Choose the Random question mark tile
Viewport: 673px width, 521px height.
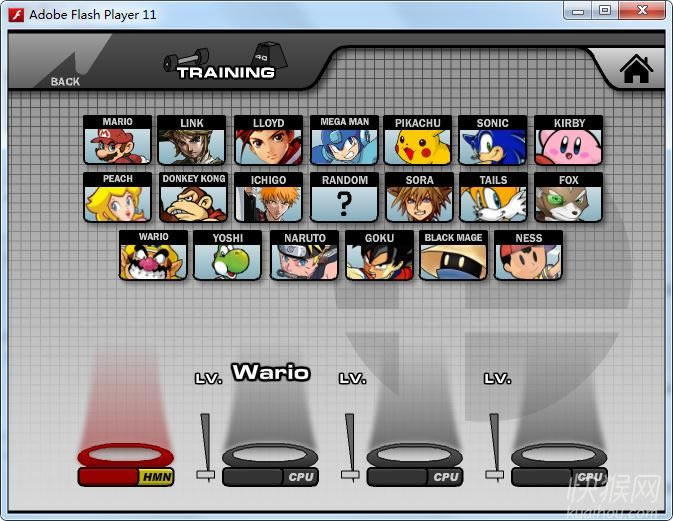click(x=344, y=198)
